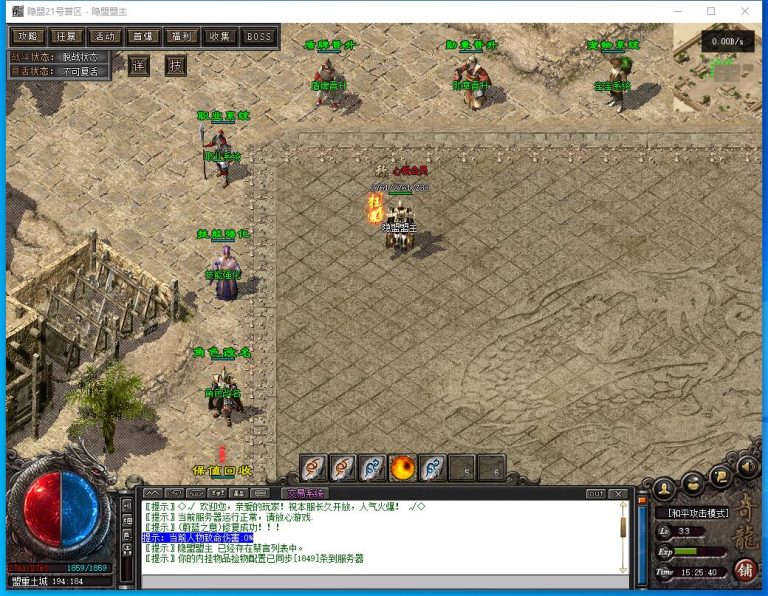The image size is (768, 596).
Task: Open the 福利 welfare menu
Action: click(x=182, y=37)
